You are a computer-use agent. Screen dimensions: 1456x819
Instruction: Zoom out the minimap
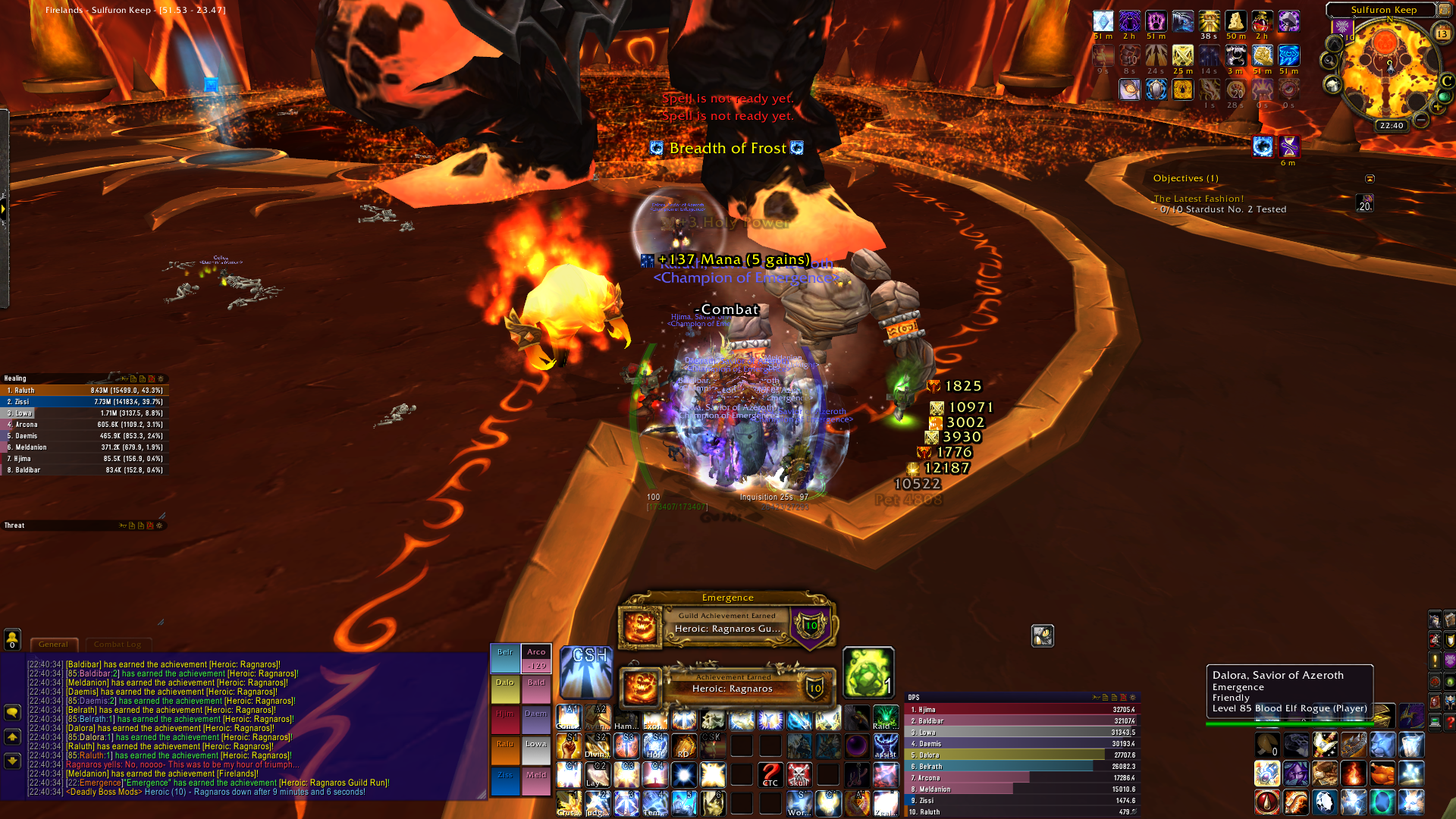(1421, 120)
